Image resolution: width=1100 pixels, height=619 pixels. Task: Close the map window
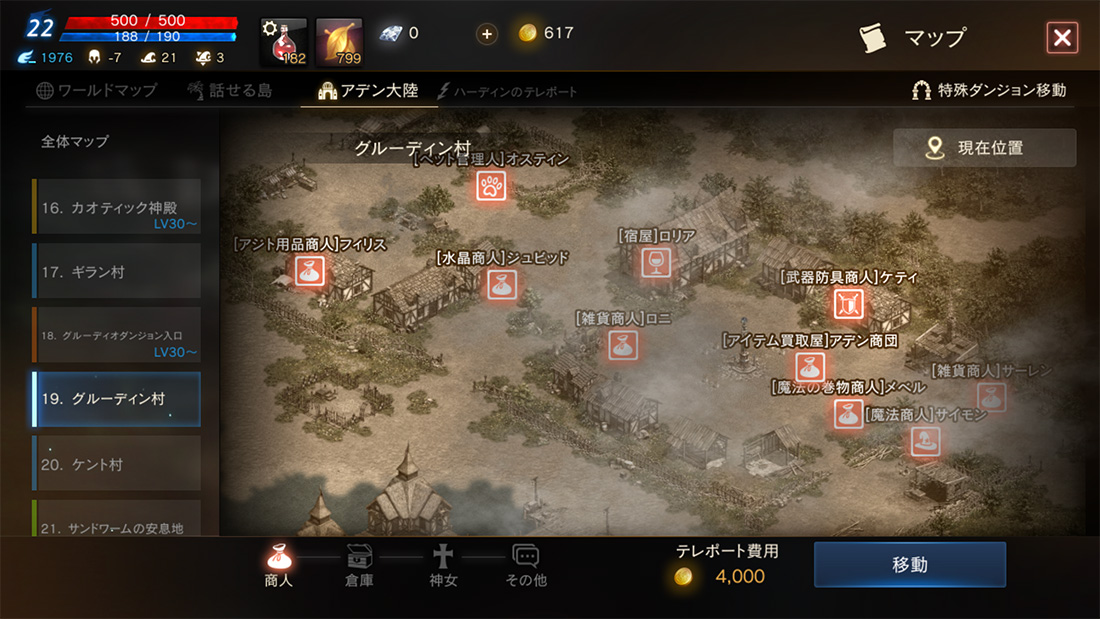[x=1061, y=38]
